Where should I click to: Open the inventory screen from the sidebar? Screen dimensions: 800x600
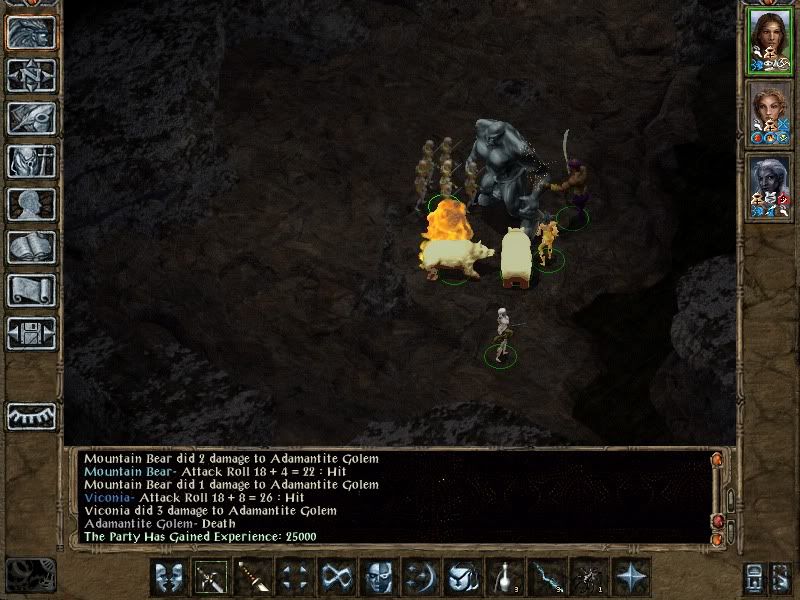(x=30, y=161)
